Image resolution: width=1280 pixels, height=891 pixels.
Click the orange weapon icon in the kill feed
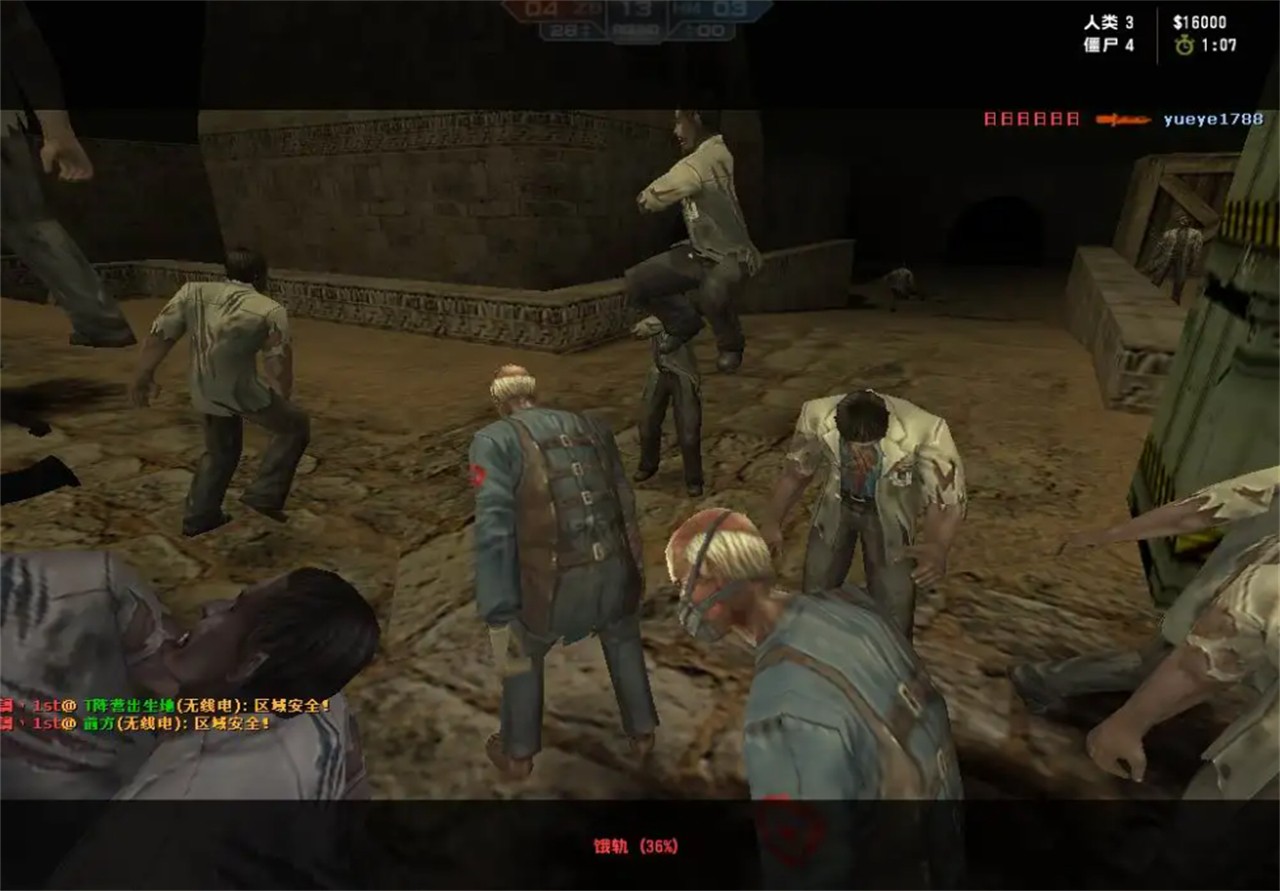1123,118
